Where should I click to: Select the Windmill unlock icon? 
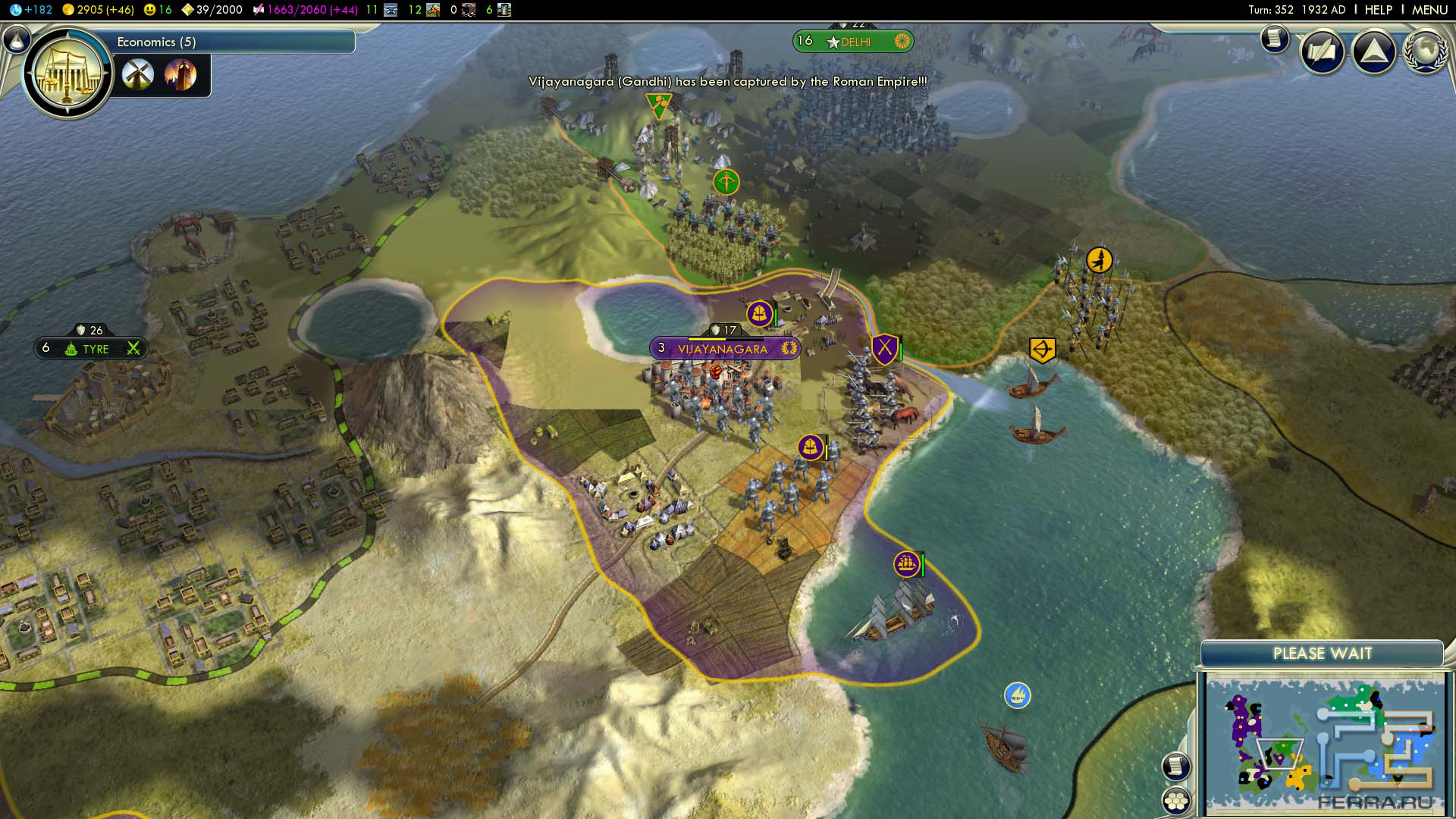pos(138,75)
